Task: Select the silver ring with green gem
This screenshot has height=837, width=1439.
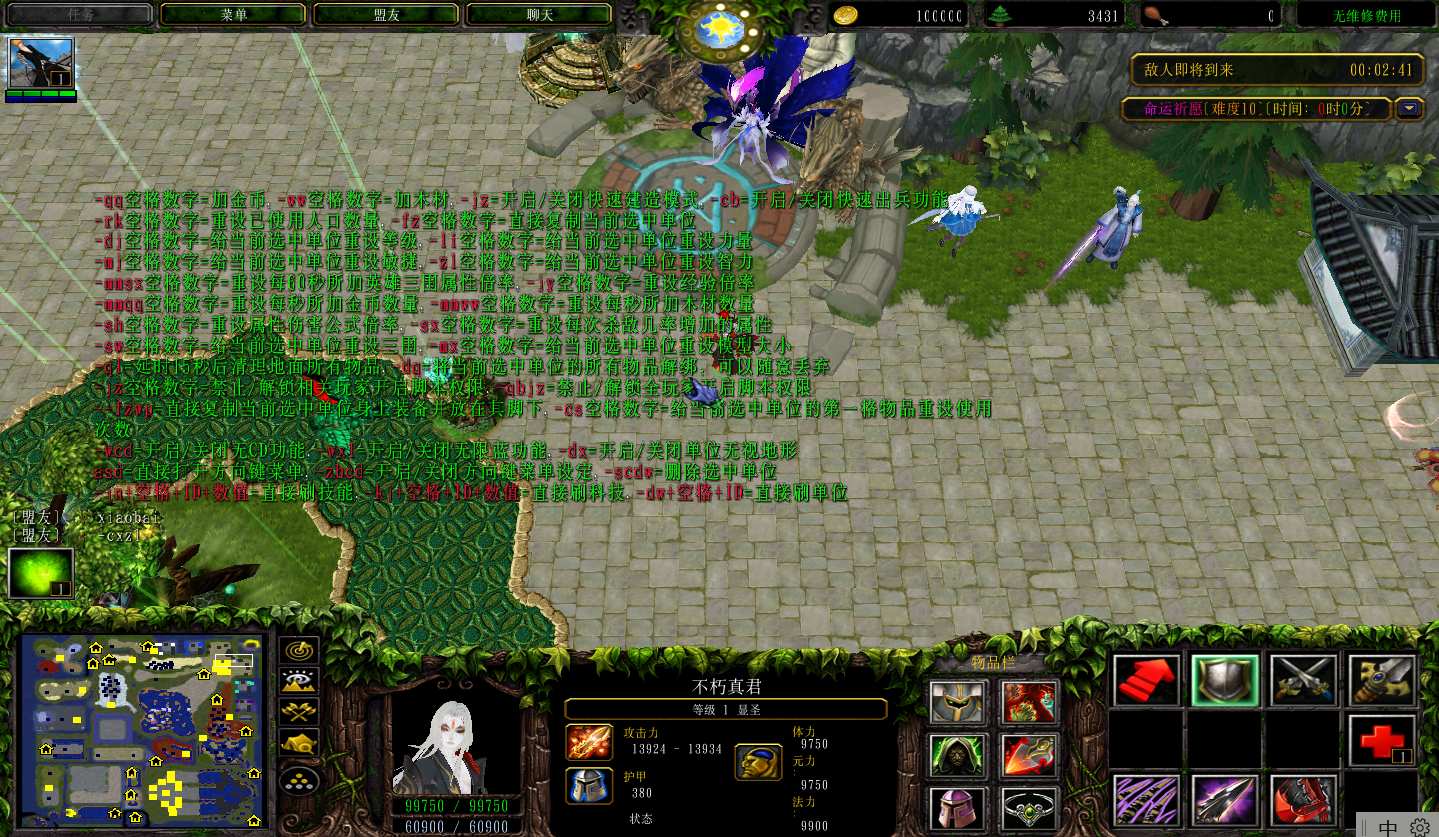Action: [x=1030, y=808]
